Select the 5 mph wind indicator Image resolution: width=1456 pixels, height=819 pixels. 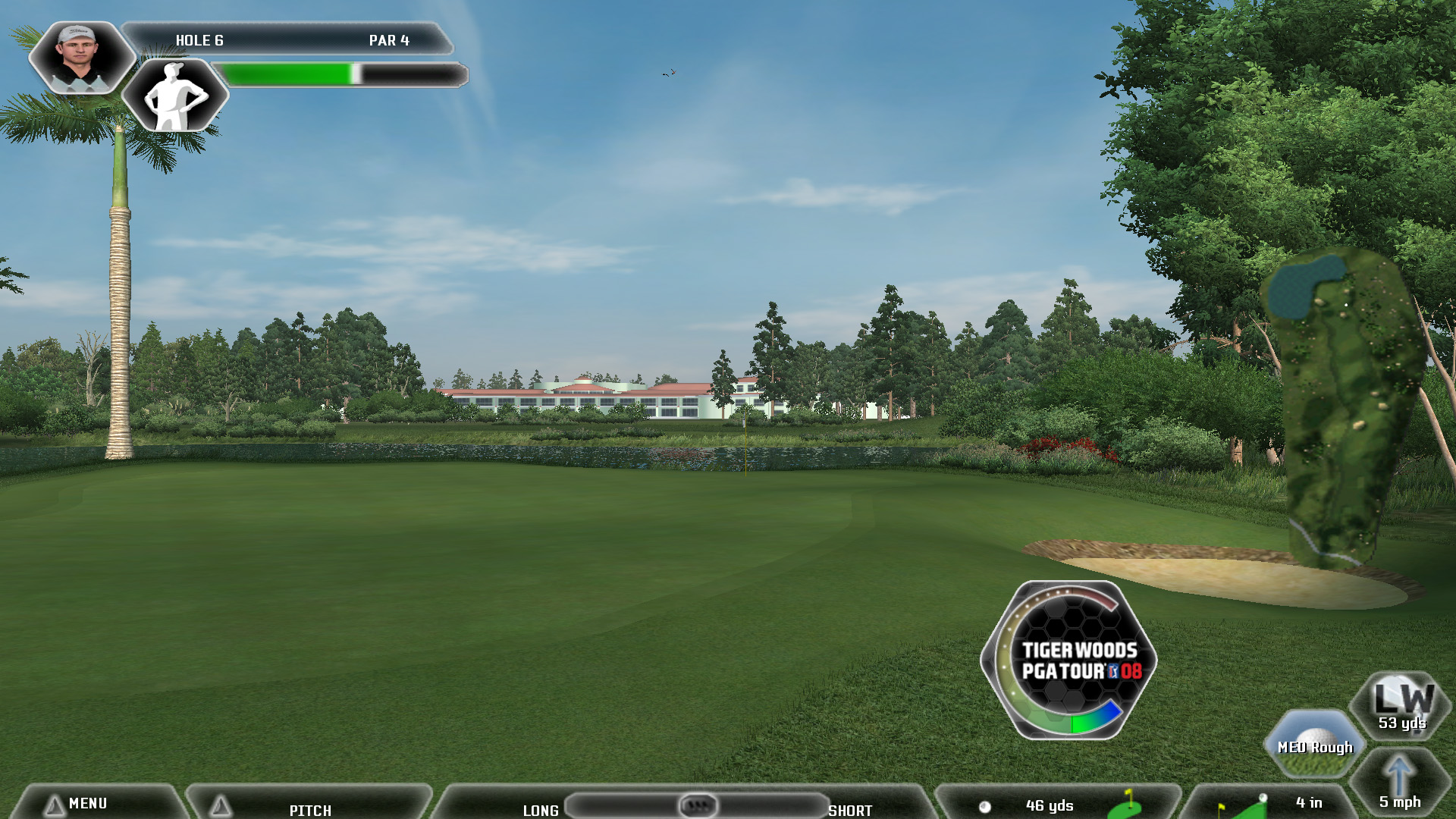[1400, 785]
